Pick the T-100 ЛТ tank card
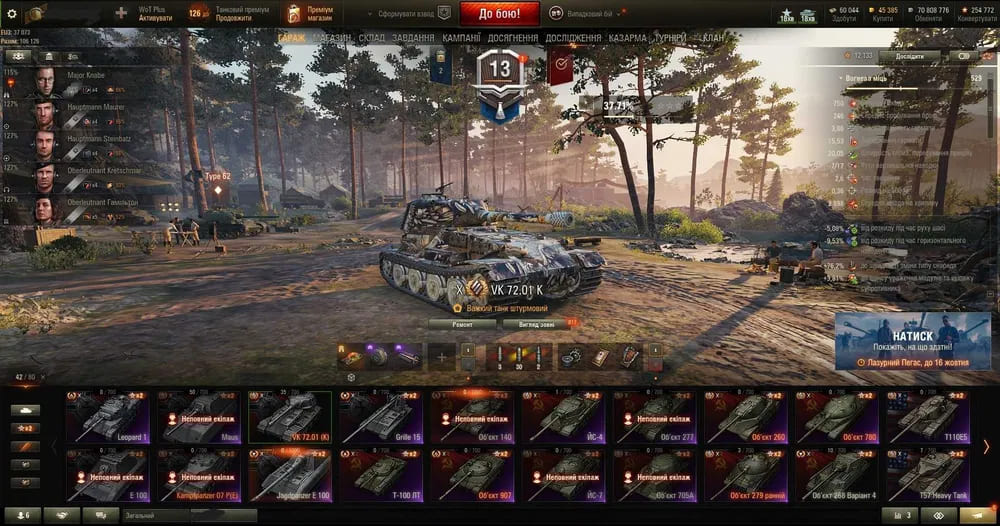 (382, 474)
